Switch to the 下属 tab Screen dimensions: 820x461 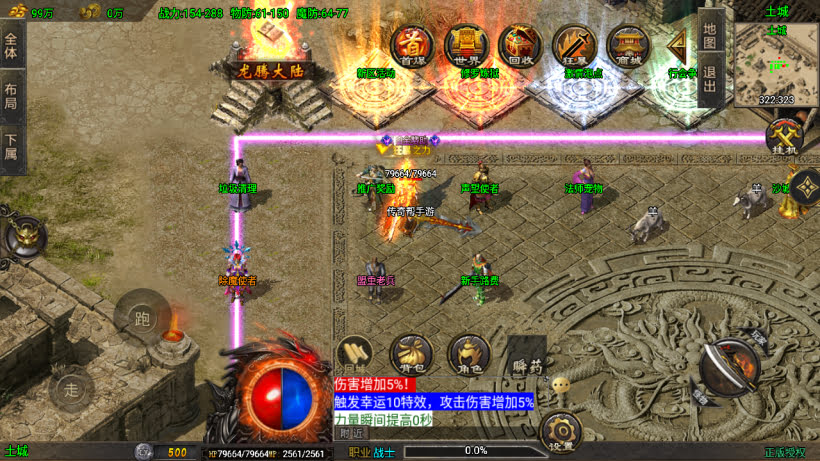[12, 148]
